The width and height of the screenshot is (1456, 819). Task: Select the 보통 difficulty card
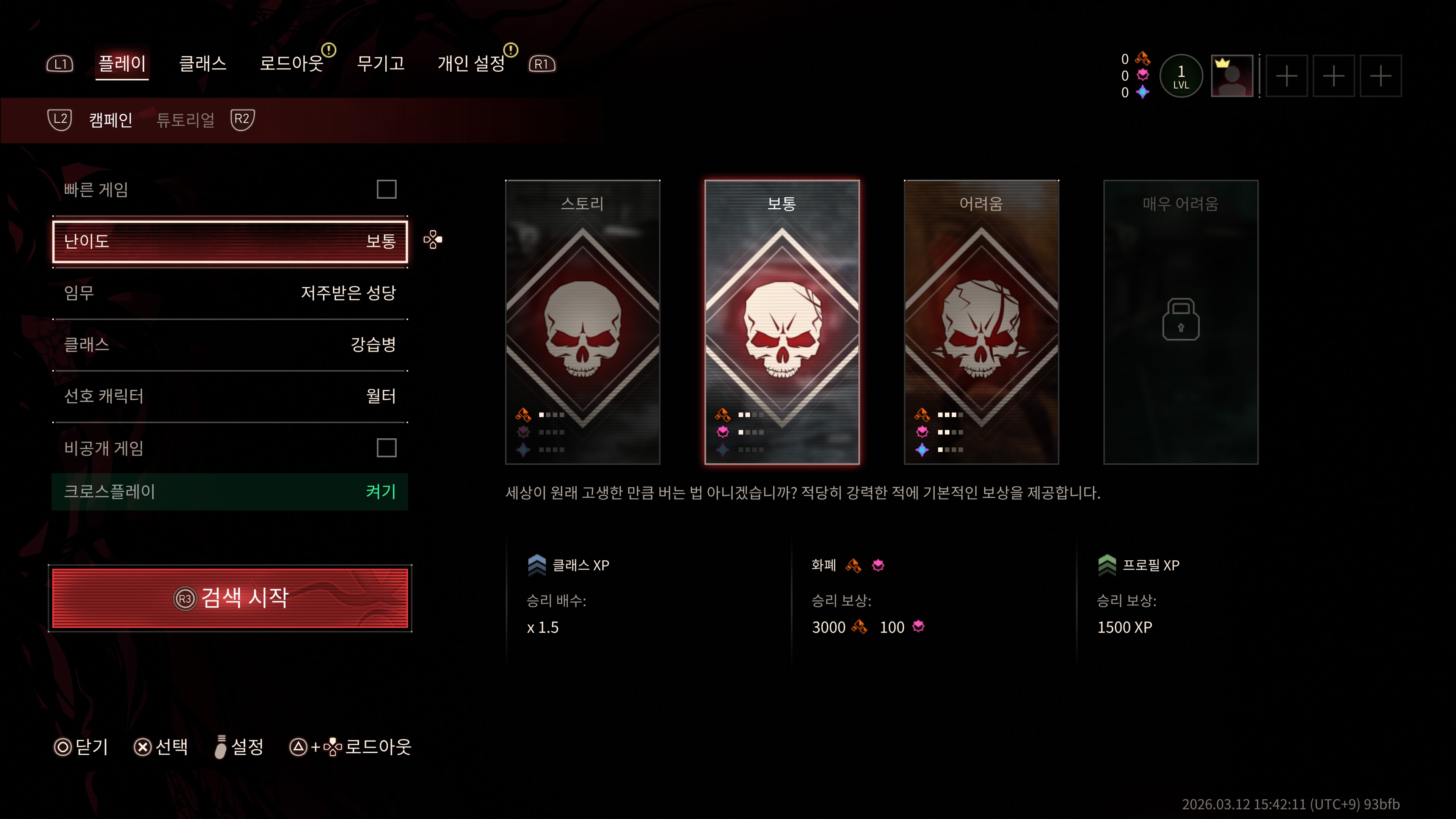tap(782, 322)
